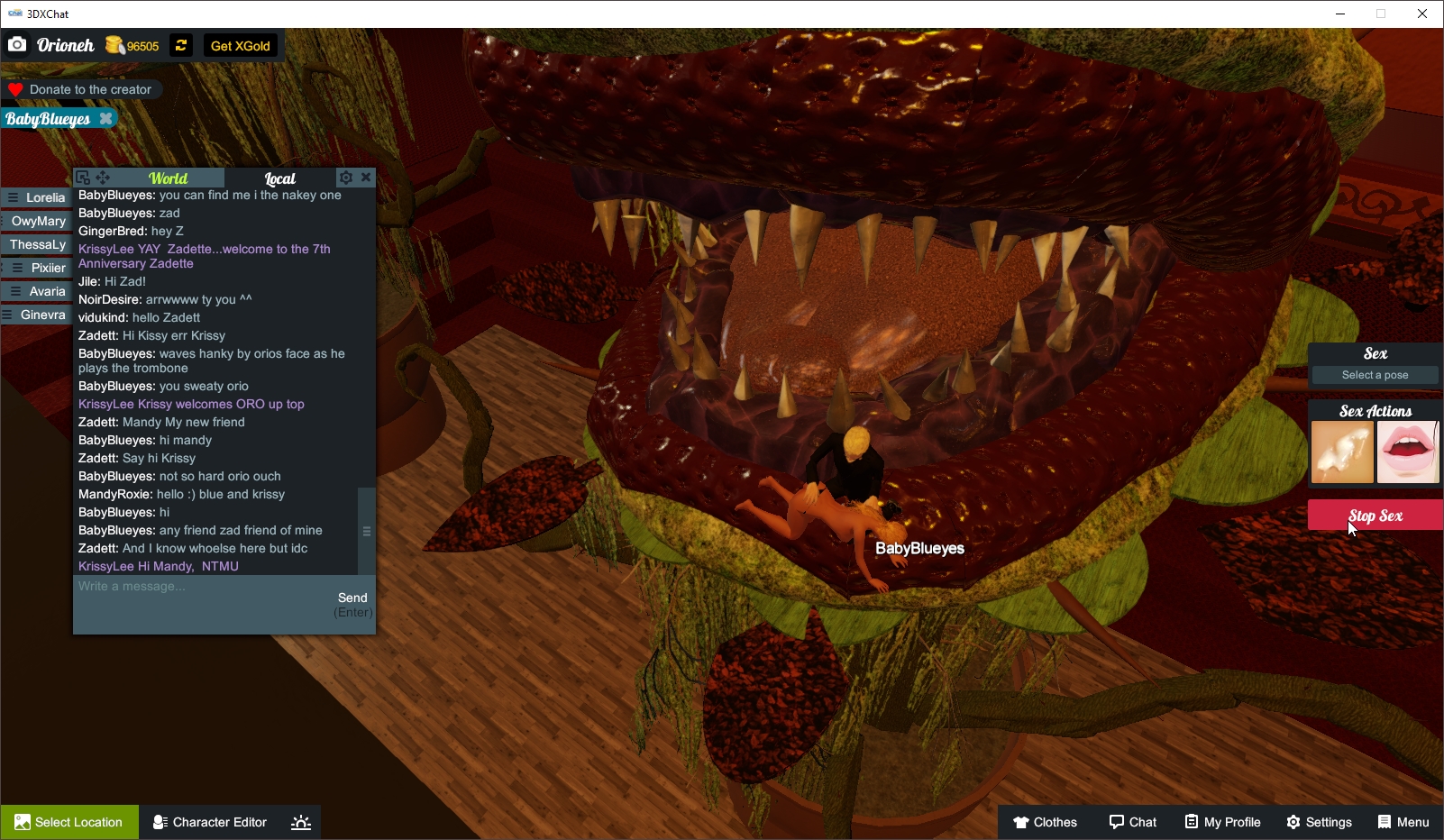Click the camera screenshot icon next to Orioneh
1444x840 pixels.
click(x=17, y=44)
